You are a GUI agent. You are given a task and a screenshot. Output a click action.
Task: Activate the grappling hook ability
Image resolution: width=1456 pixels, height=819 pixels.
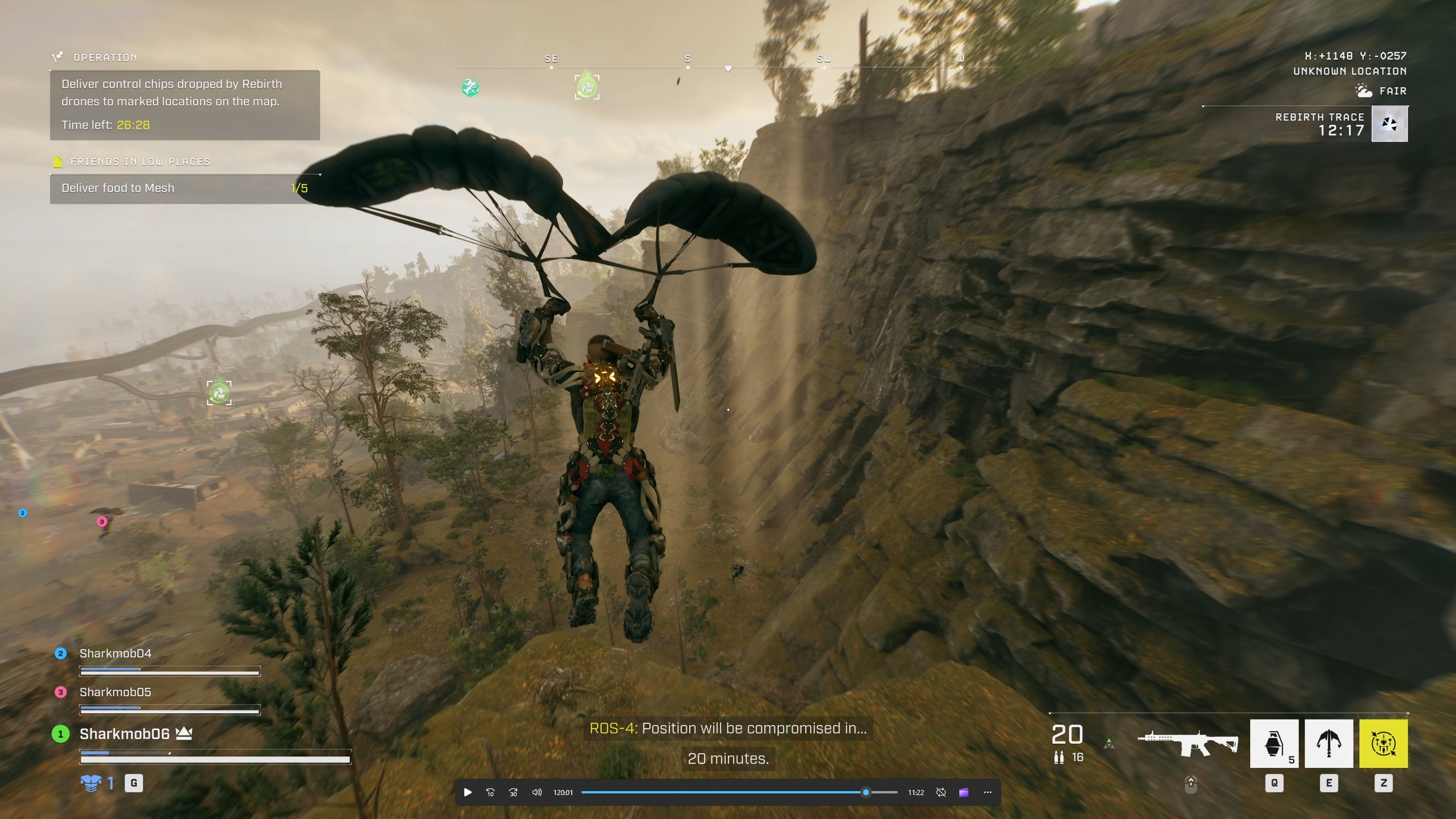[x=1328, y=743]
